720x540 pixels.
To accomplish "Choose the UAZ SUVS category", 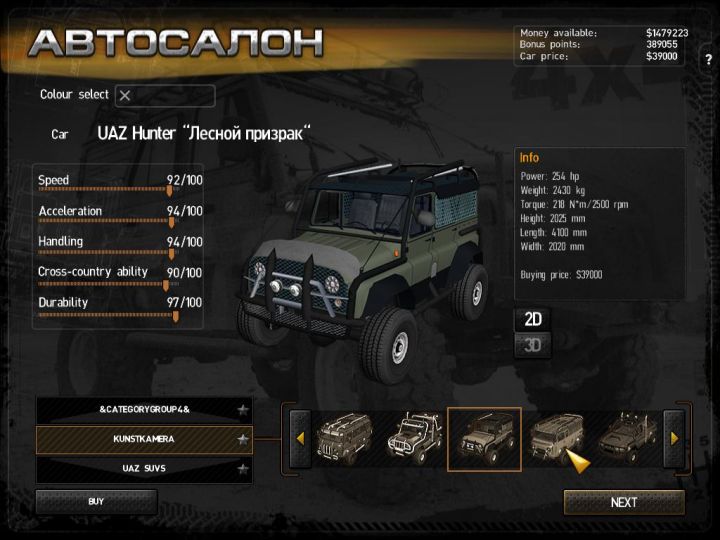I will (x=144, y=469).
